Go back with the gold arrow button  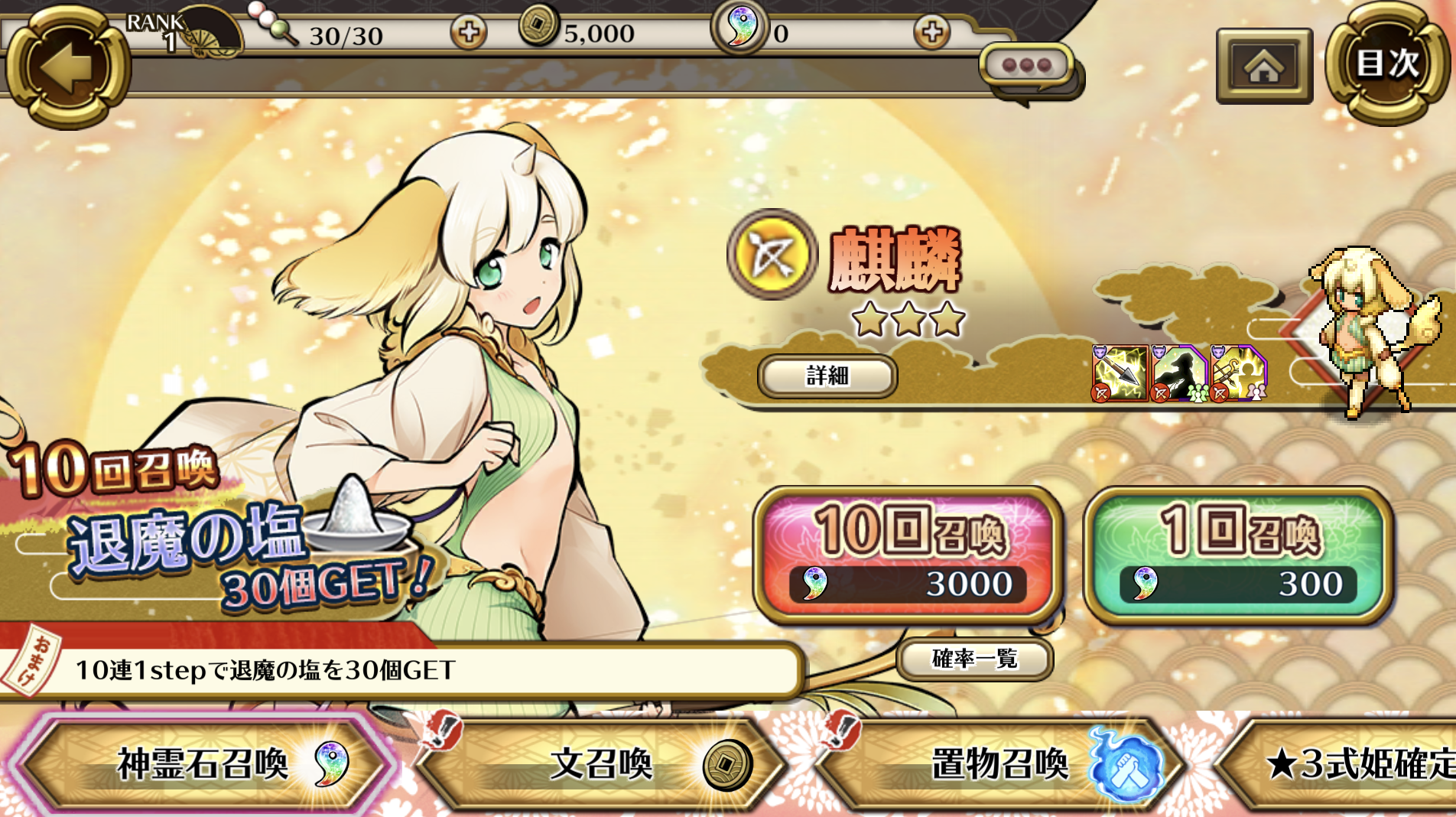(x=67, y=67)
